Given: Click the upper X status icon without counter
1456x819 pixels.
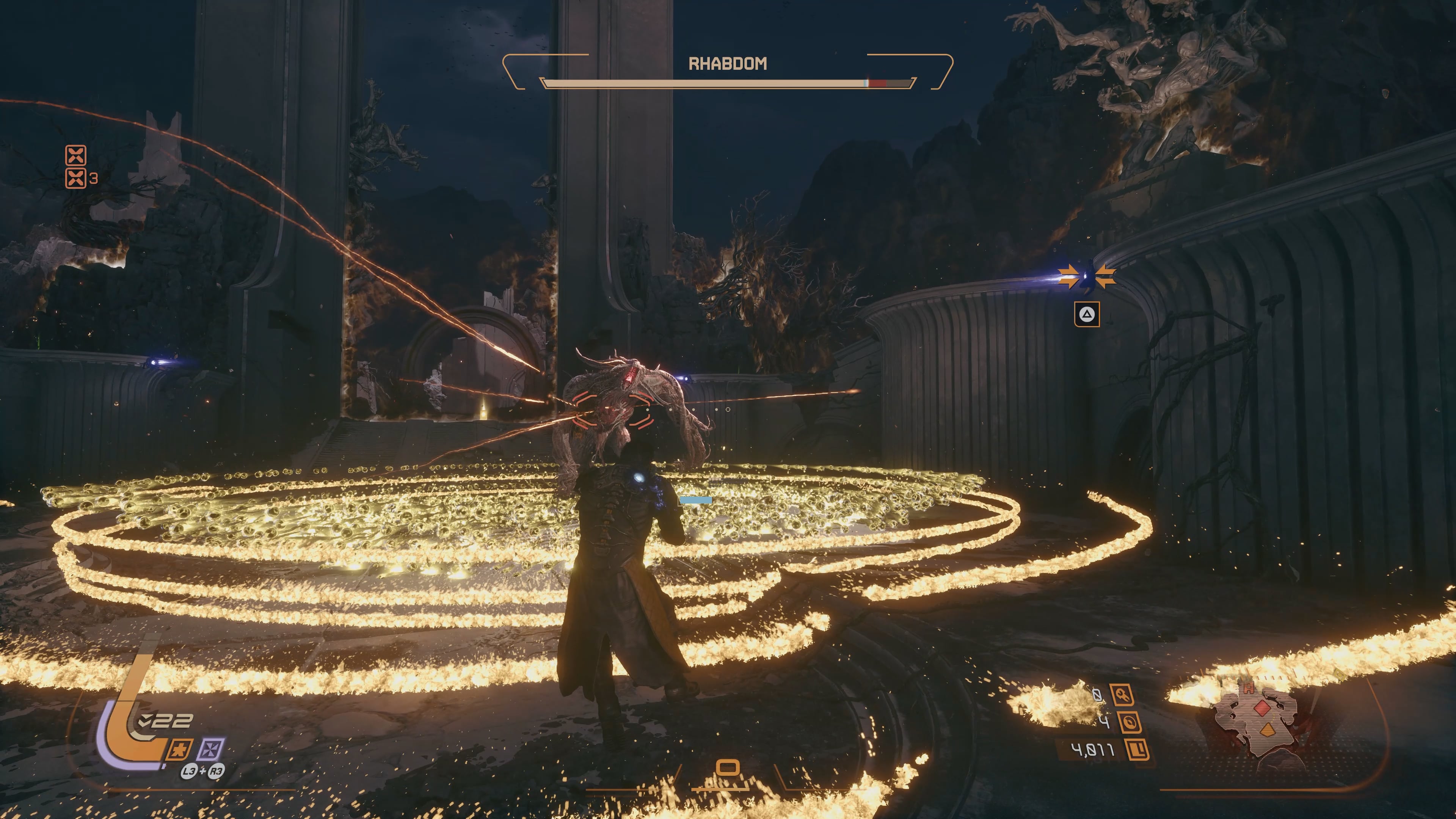Looking at the screenshot, I should (76, 154).
